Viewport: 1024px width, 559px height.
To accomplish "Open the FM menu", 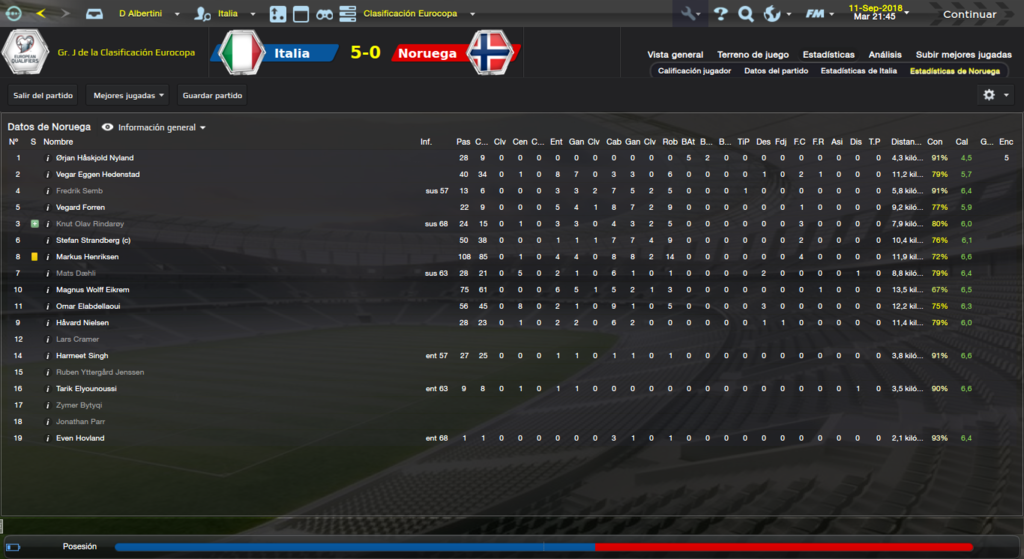I will tap(820, 14).
